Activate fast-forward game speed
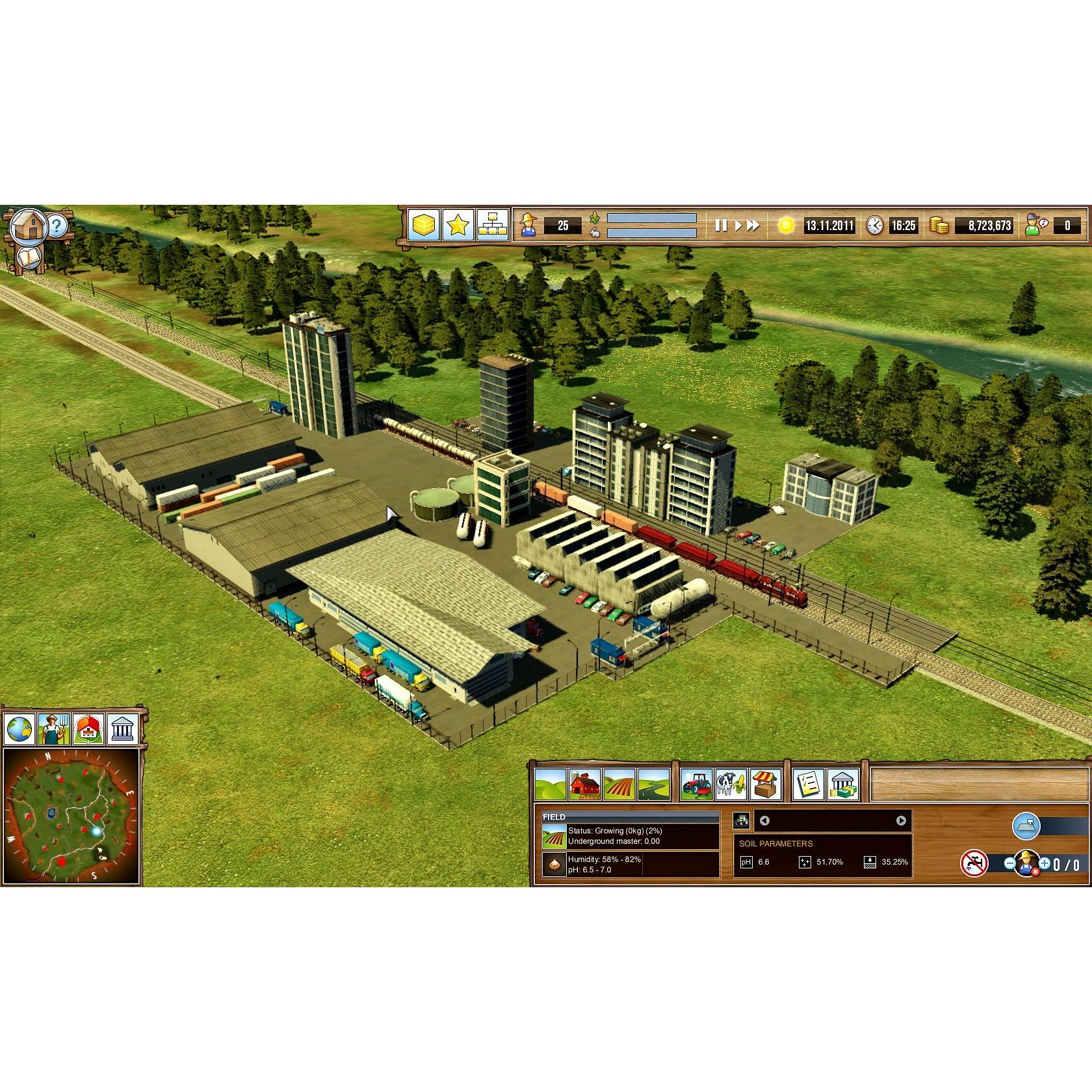The height and width of the screenshot is (1092, 1092). 753,226
